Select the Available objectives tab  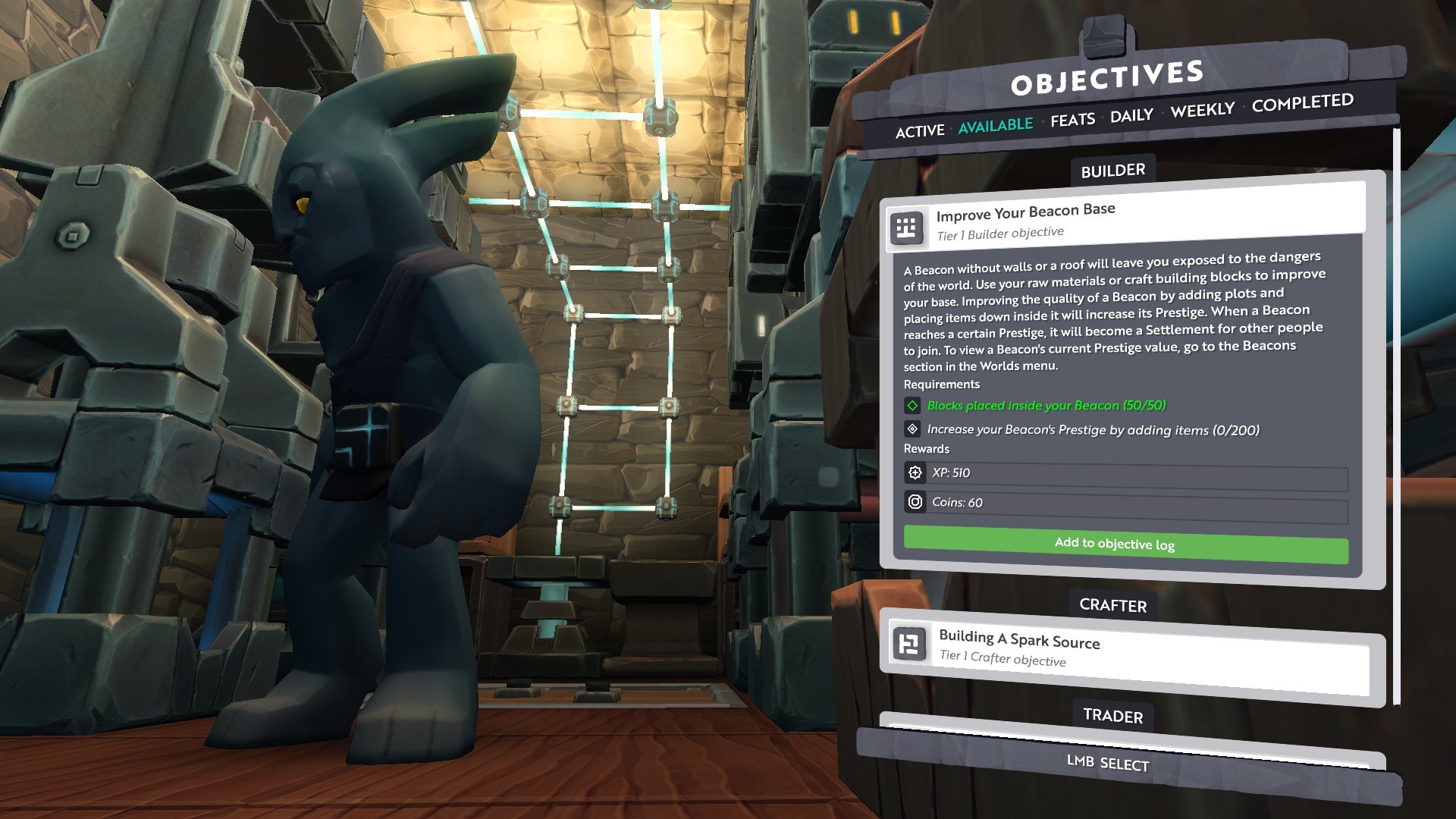point(995,125)
